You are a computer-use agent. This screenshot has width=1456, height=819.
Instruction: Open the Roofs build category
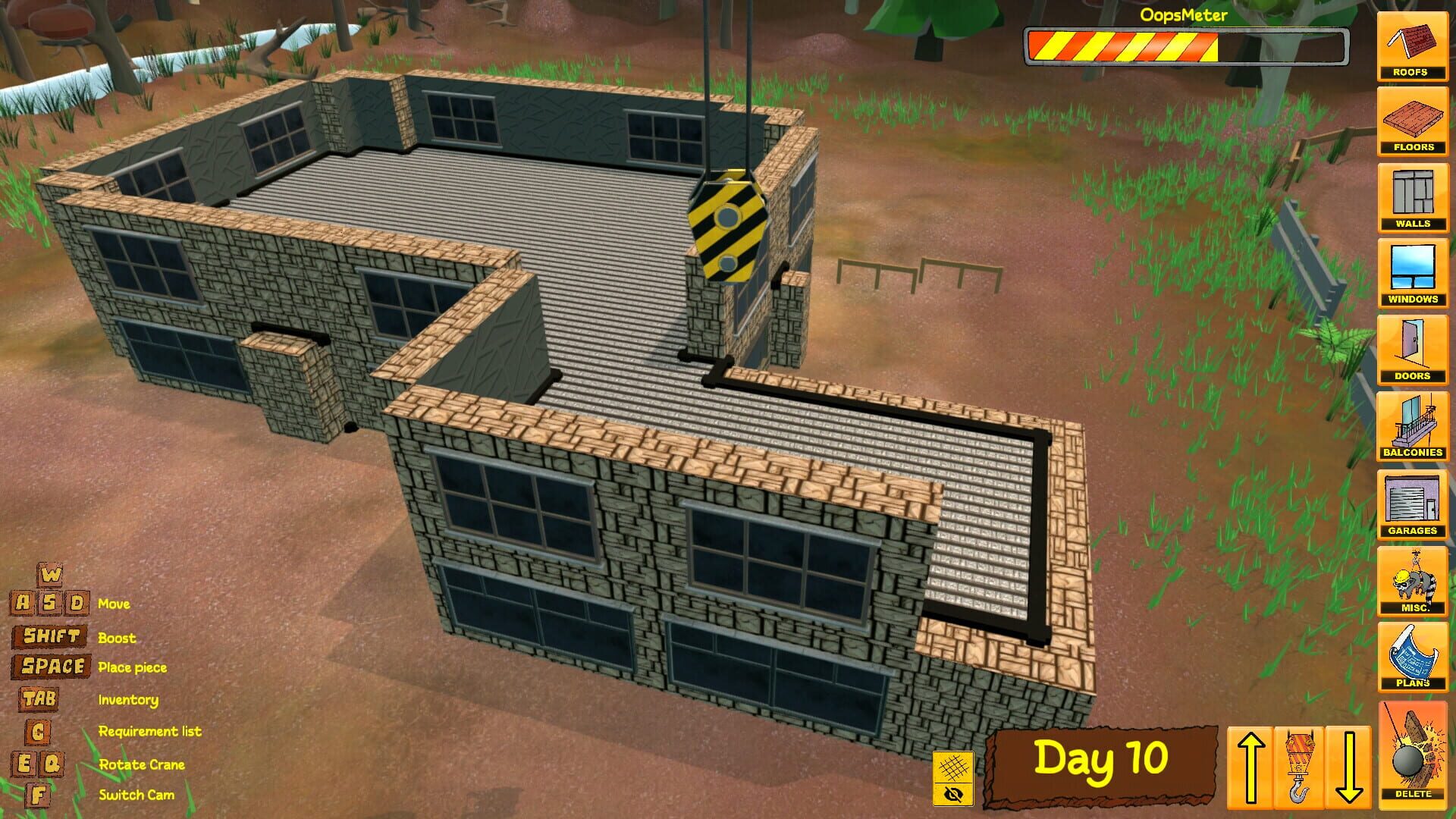pyautogui.click(x=1412, y=45)
